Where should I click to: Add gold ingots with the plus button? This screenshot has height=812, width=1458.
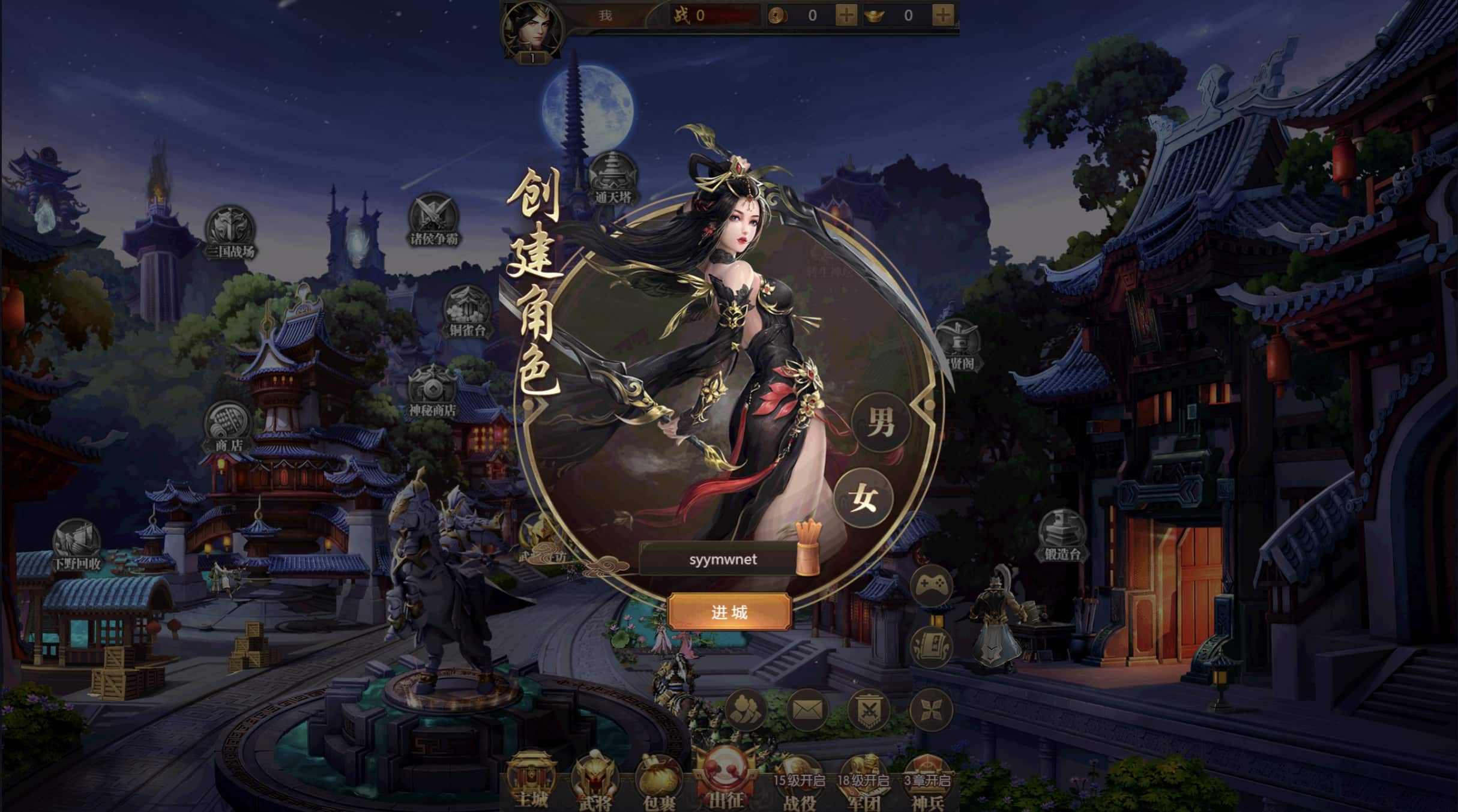(x=942, y=15)
